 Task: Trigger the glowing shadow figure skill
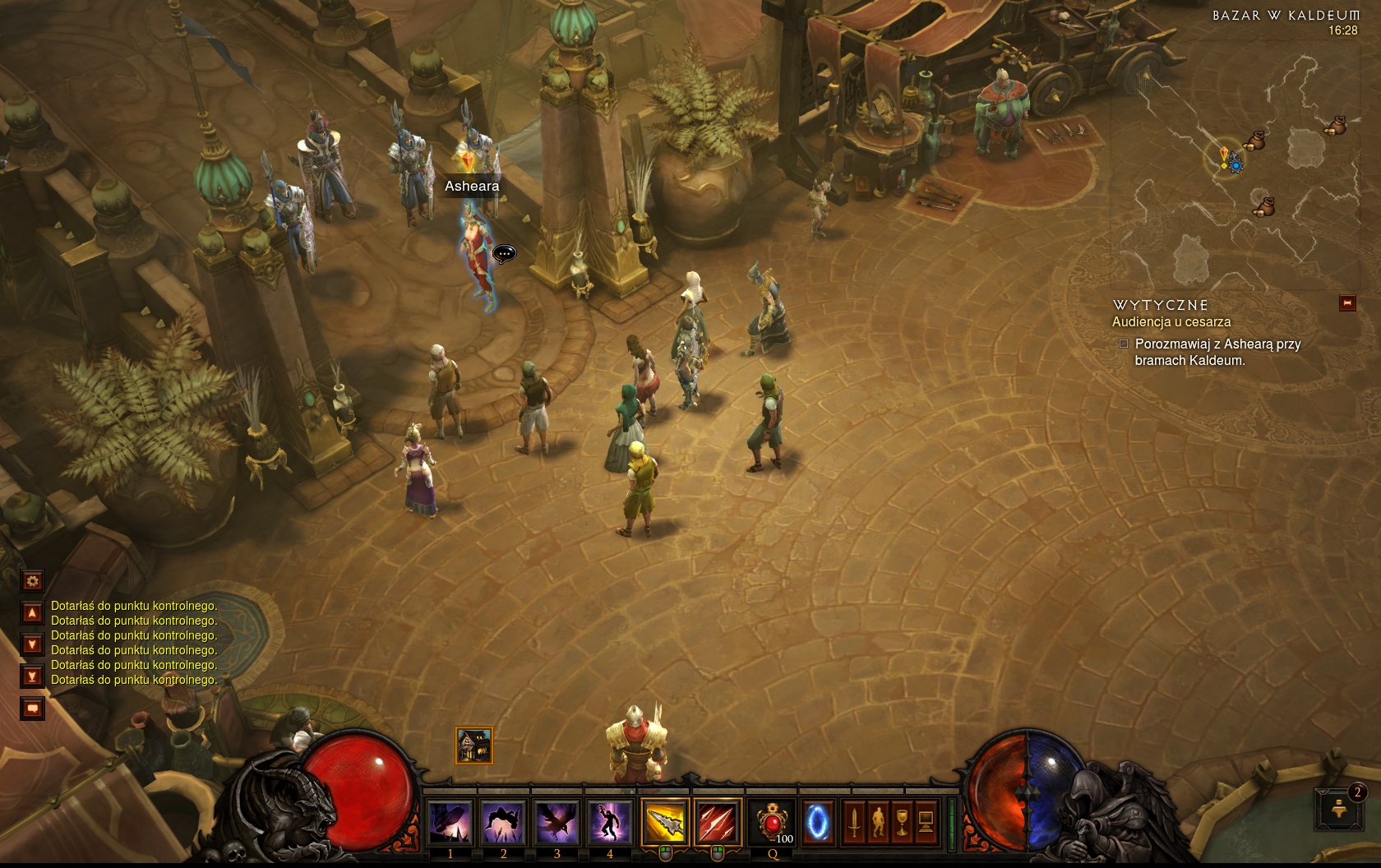609,821
